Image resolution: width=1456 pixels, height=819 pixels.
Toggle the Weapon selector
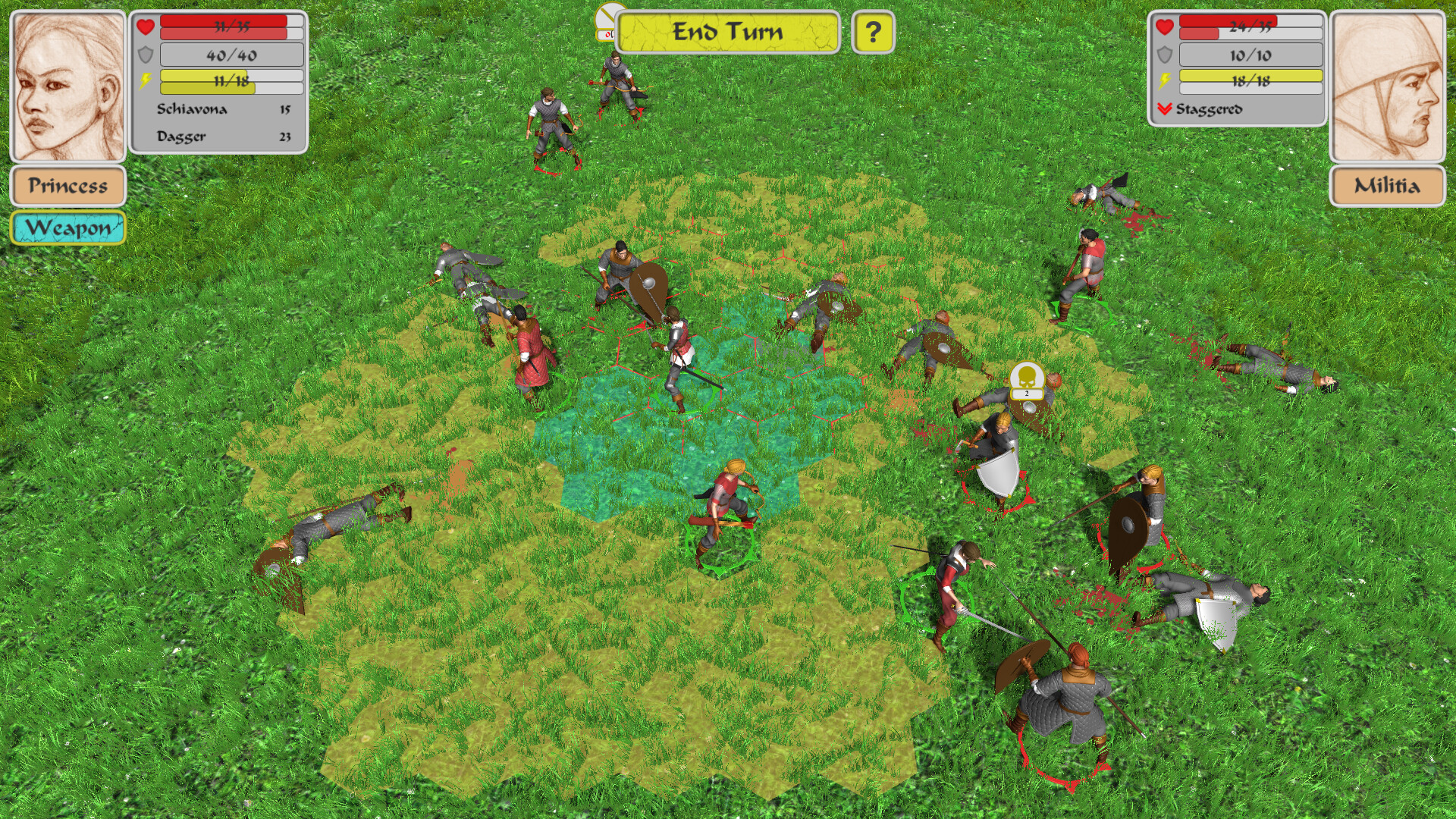pos(67,227)
